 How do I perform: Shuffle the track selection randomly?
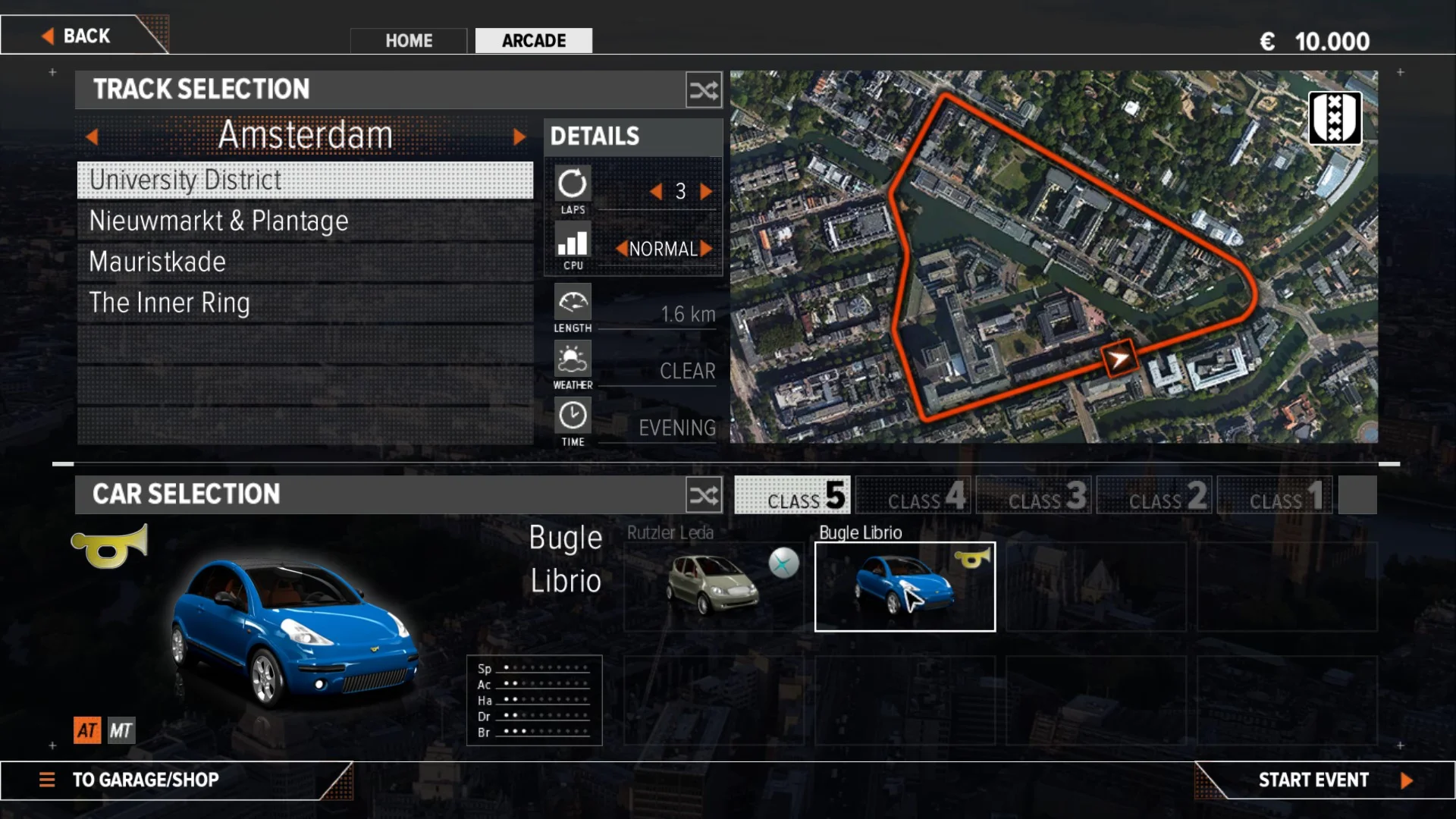click(703, 90)
